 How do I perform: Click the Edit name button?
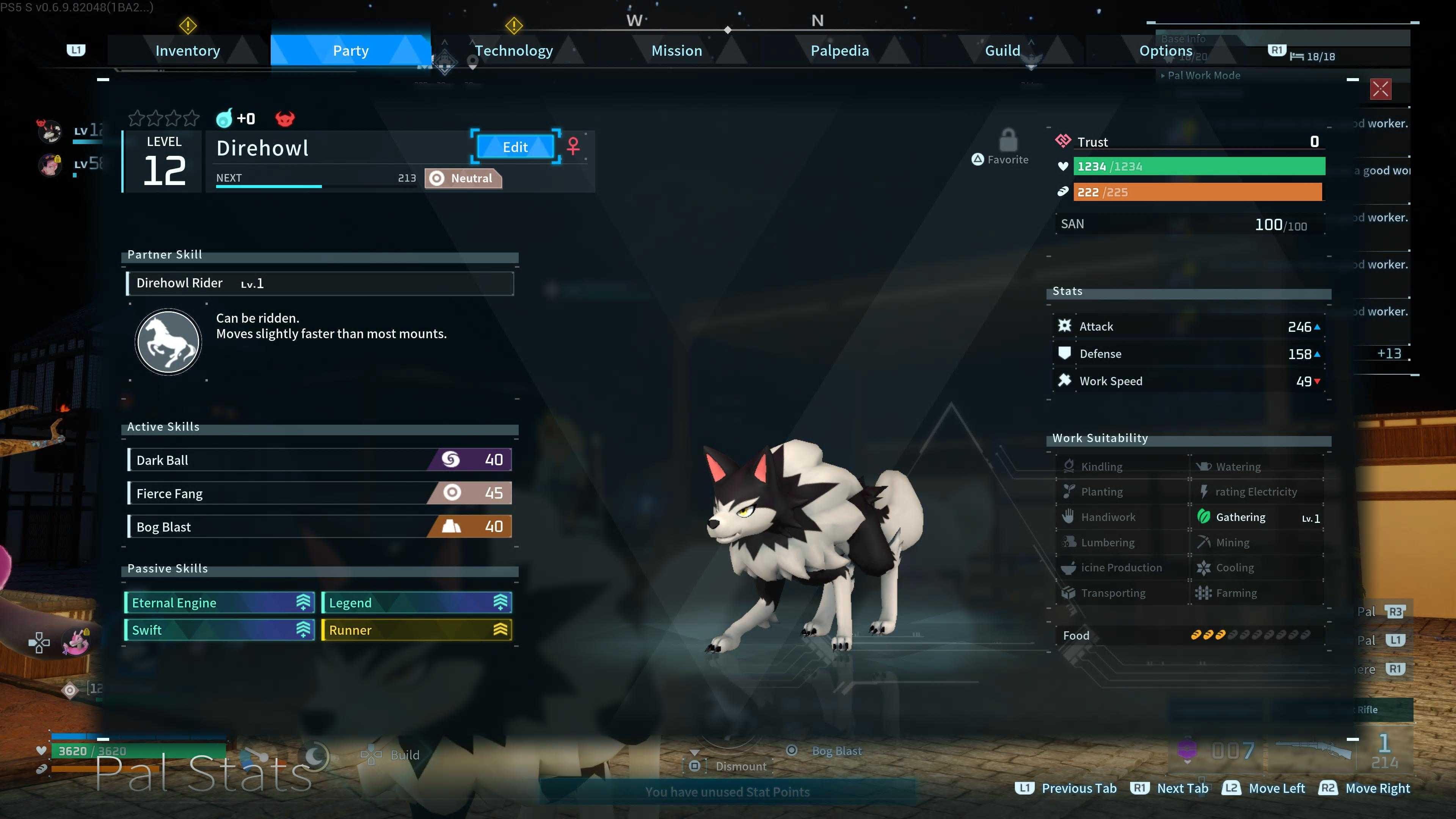515,147
